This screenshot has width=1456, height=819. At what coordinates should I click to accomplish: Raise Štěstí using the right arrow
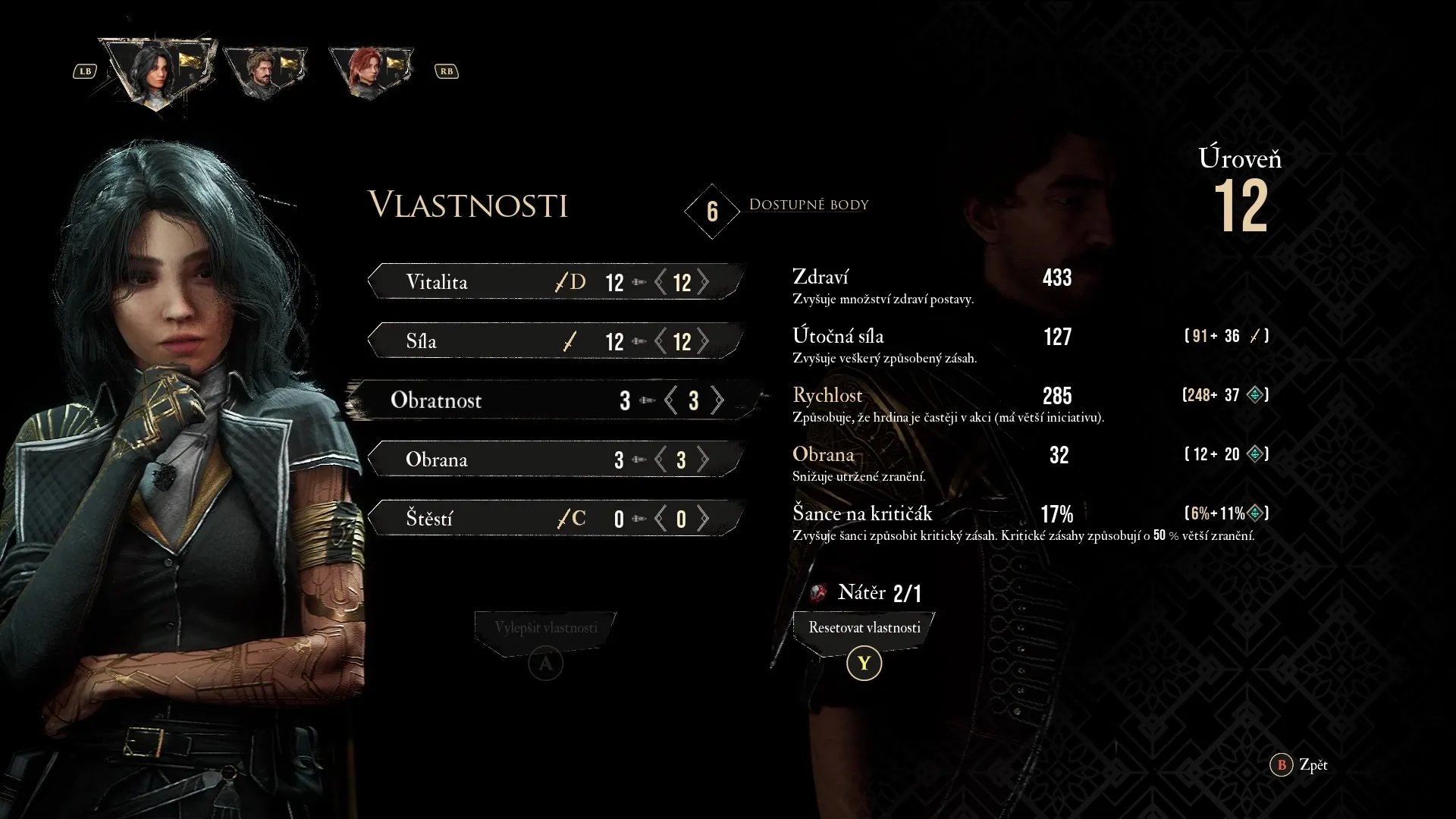coord(704,519)
